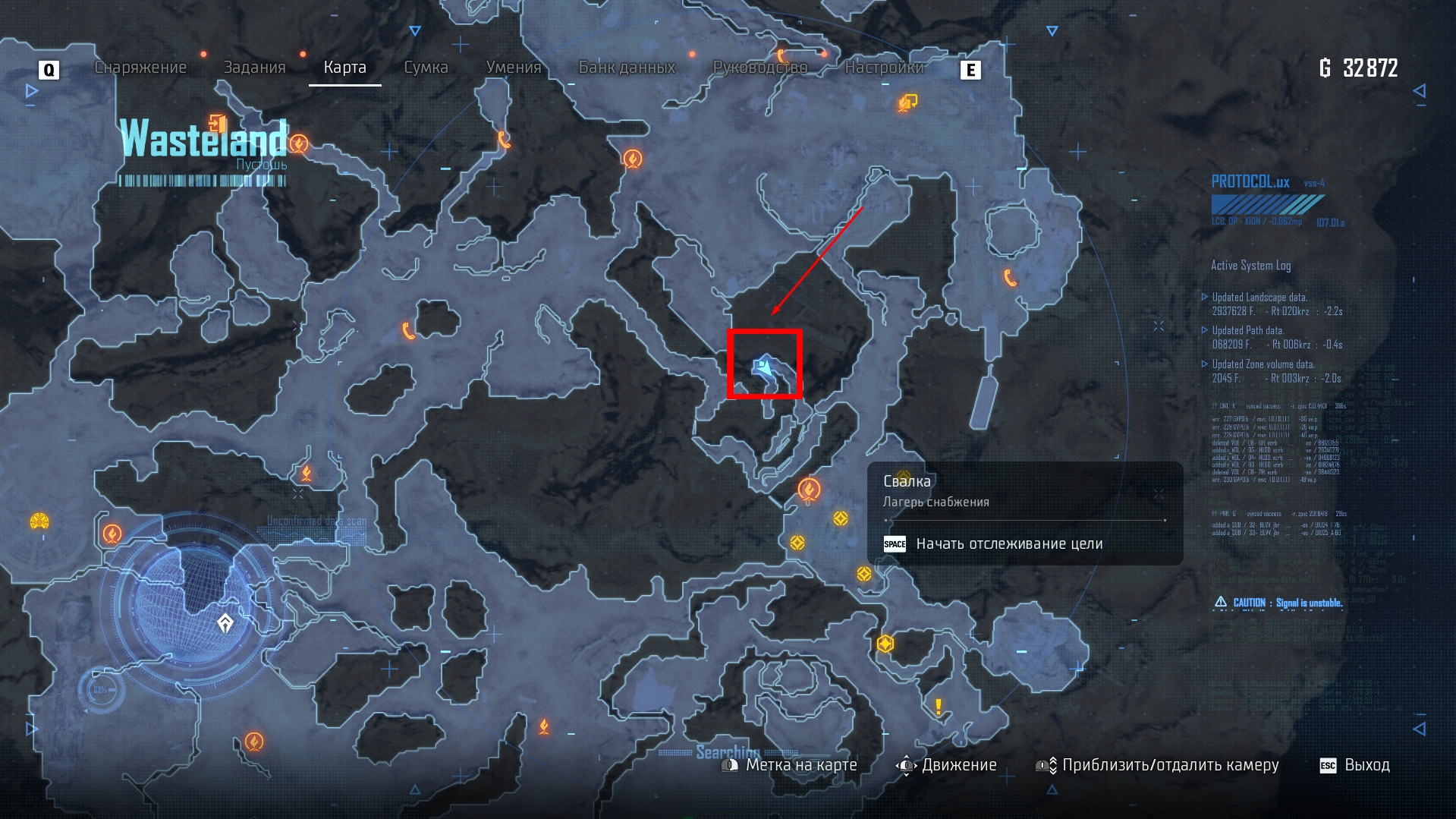Switch to the Настройки settings tab
This screenshot has width=1456, height=819.
point(884,68)
